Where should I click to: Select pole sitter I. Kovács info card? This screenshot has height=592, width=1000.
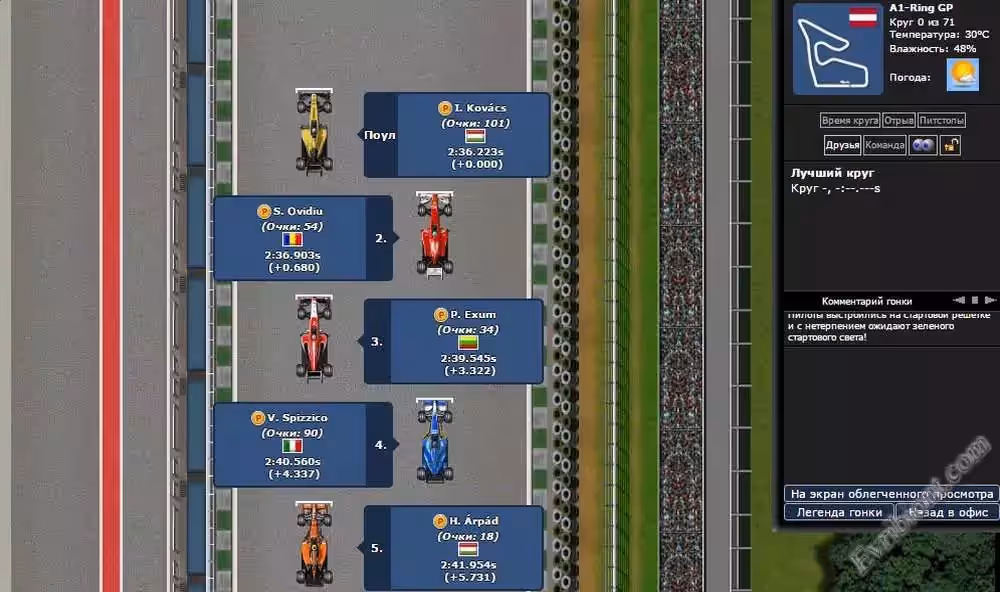click(x=473, y=135)
